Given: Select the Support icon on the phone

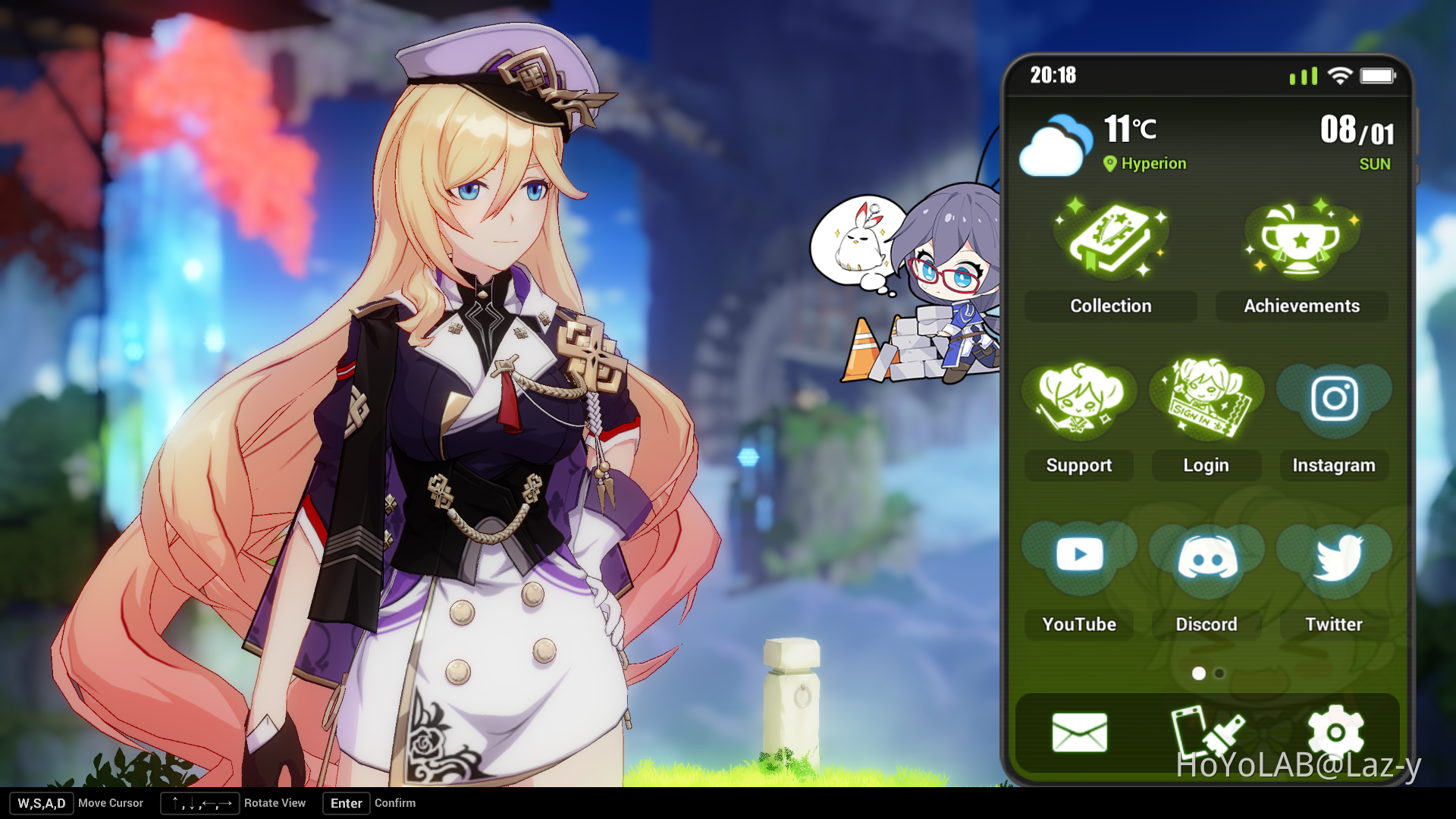Looking at the screenshot, I should pyautogui.click(x=1078, y=402).
